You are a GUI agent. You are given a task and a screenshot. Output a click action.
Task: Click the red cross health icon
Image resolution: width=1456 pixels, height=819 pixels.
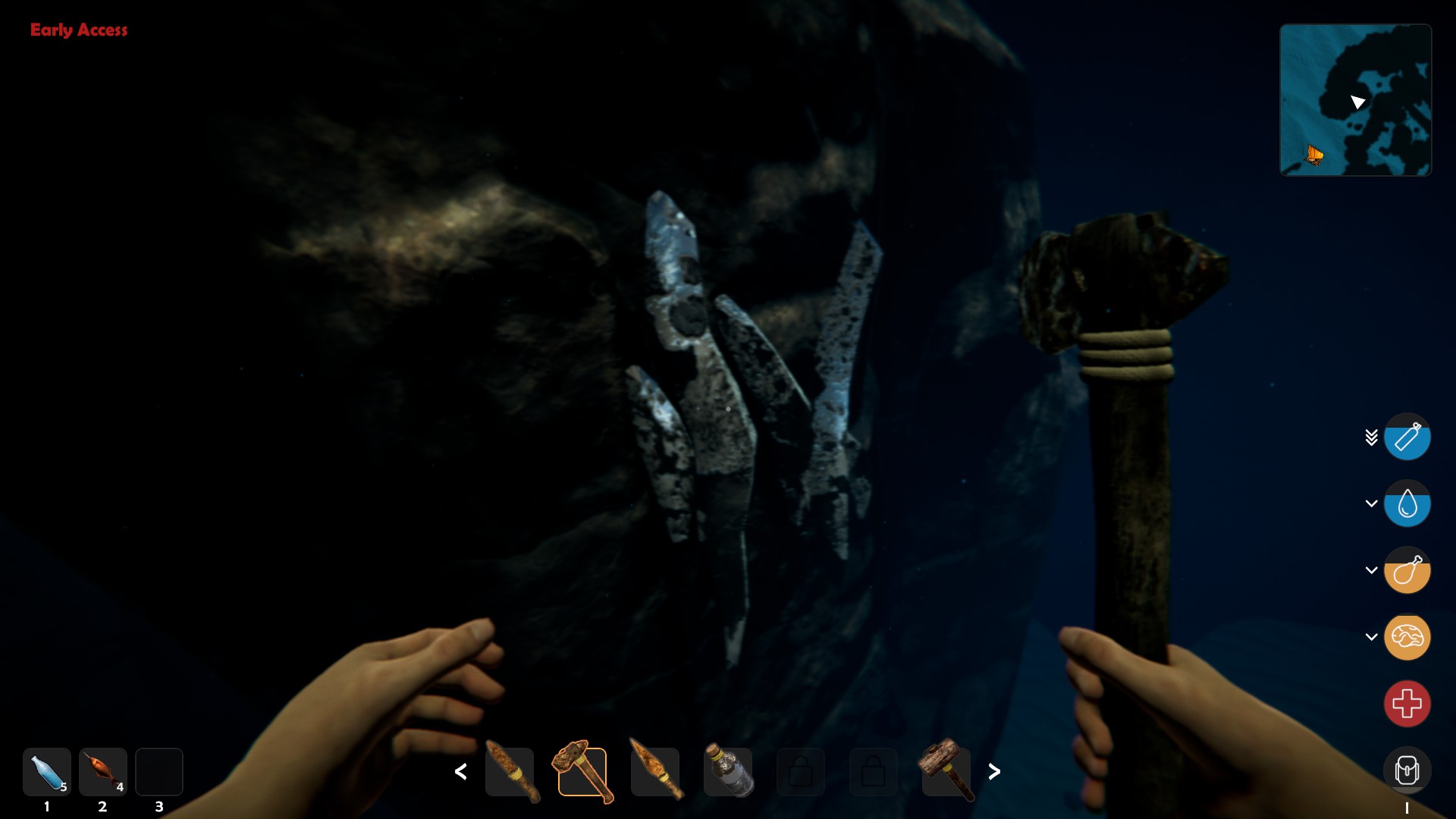pos(1407,704)
